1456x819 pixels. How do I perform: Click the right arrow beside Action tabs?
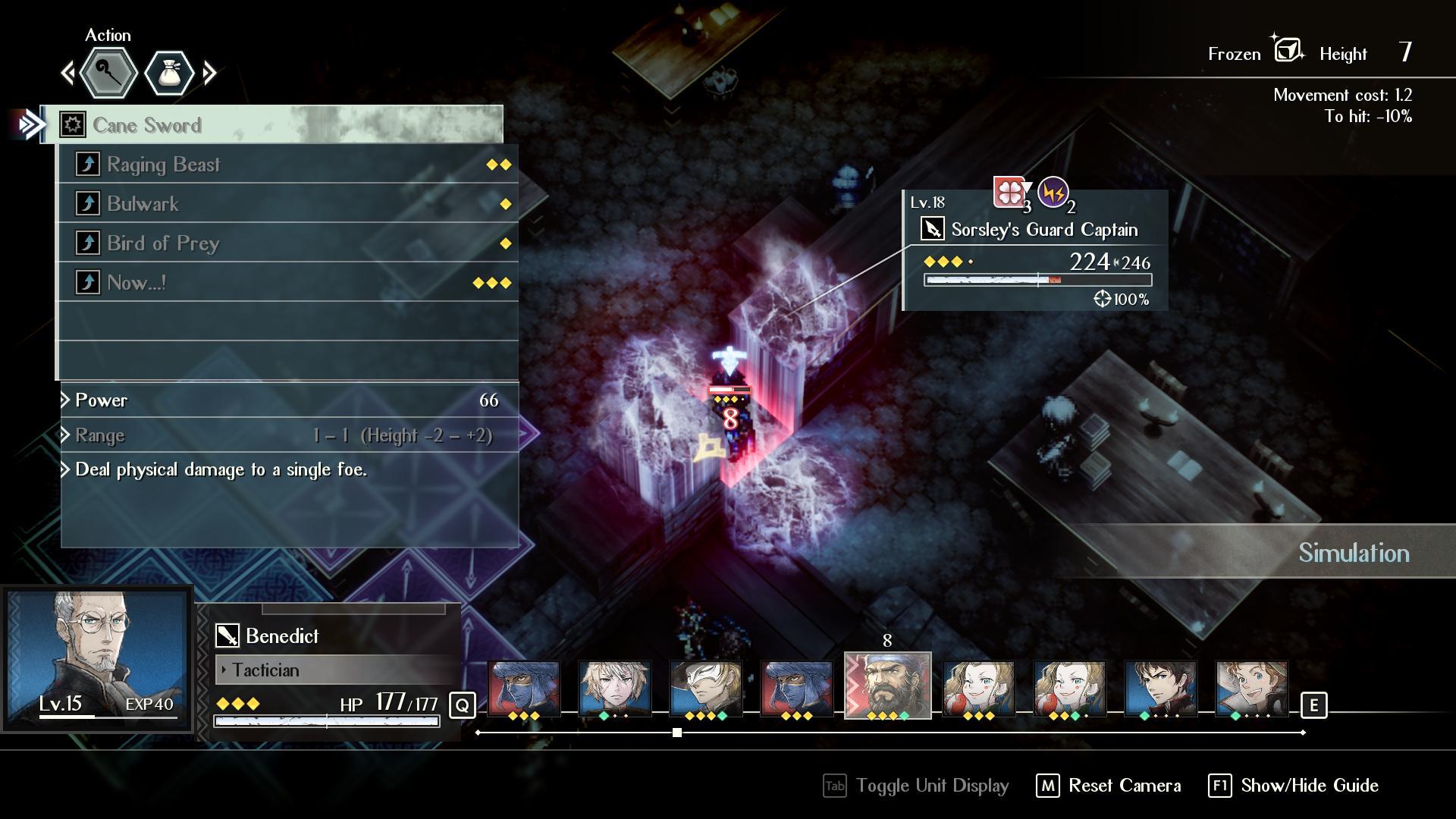pyautogui.click(x=210, y=74)
